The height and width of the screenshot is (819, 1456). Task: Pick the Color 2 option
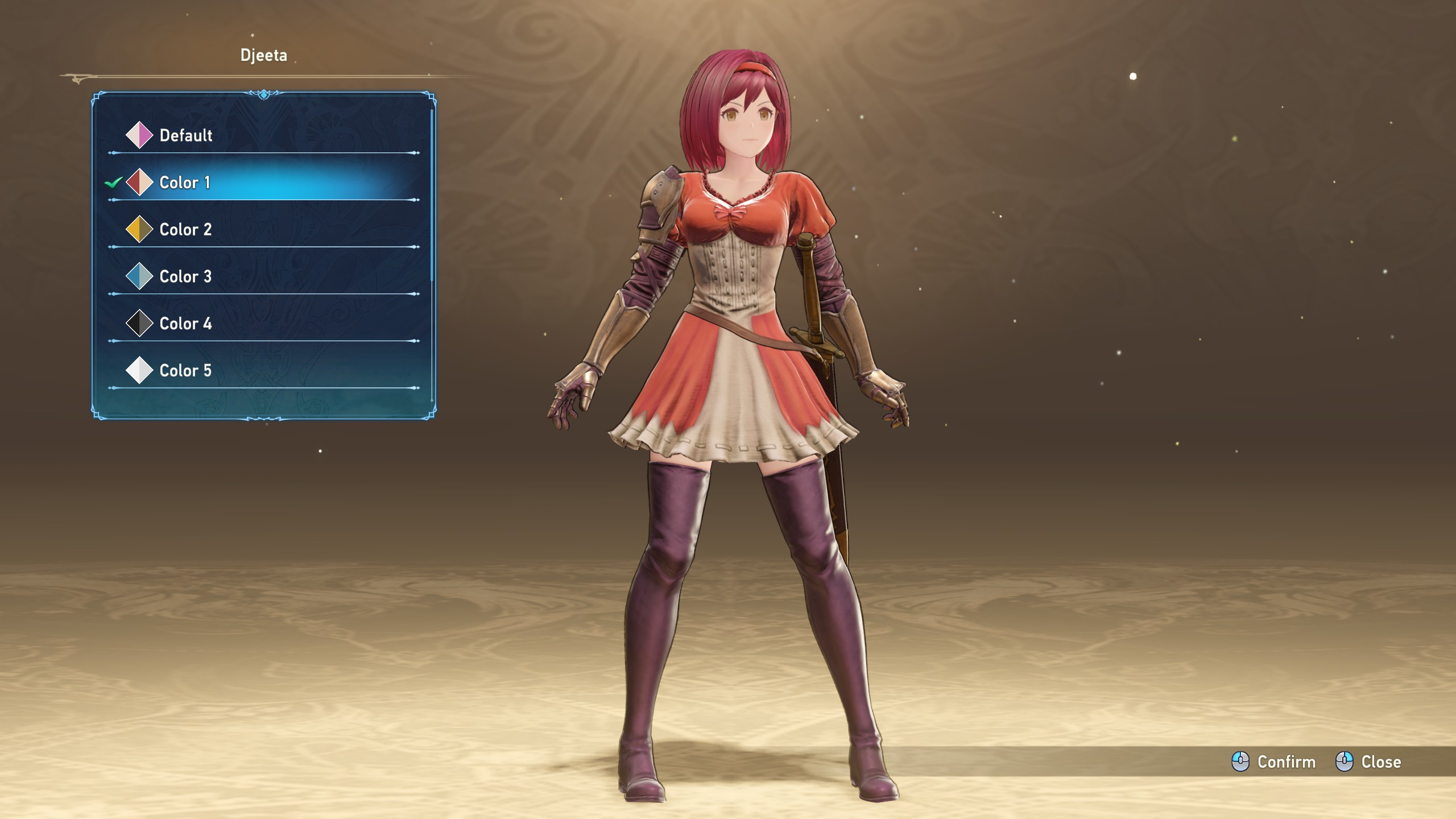pyautogui.click(x=185, y=230)
